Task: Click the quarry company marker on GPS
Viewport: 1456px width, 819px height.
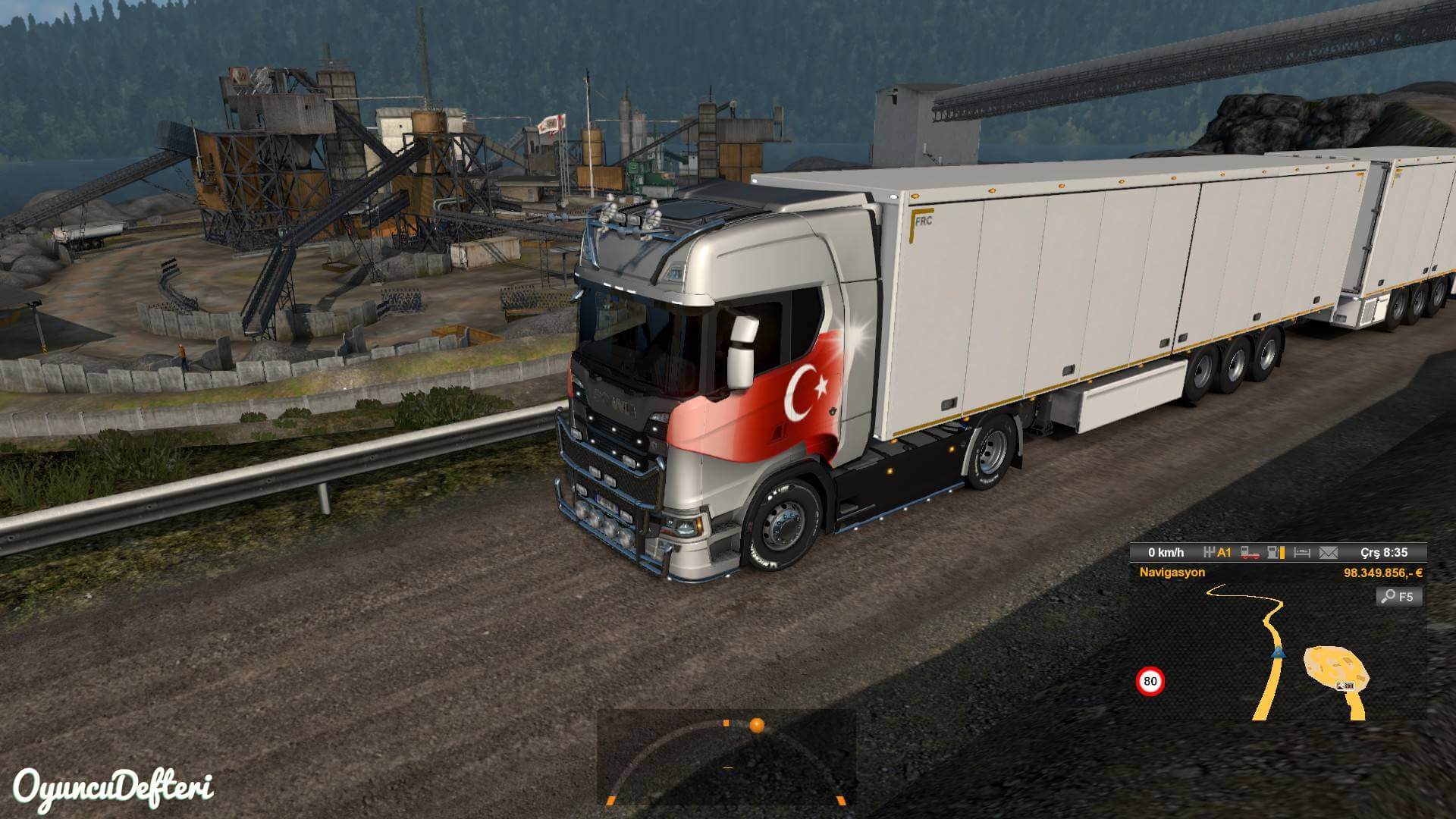Action: (x=1346, y=686)
